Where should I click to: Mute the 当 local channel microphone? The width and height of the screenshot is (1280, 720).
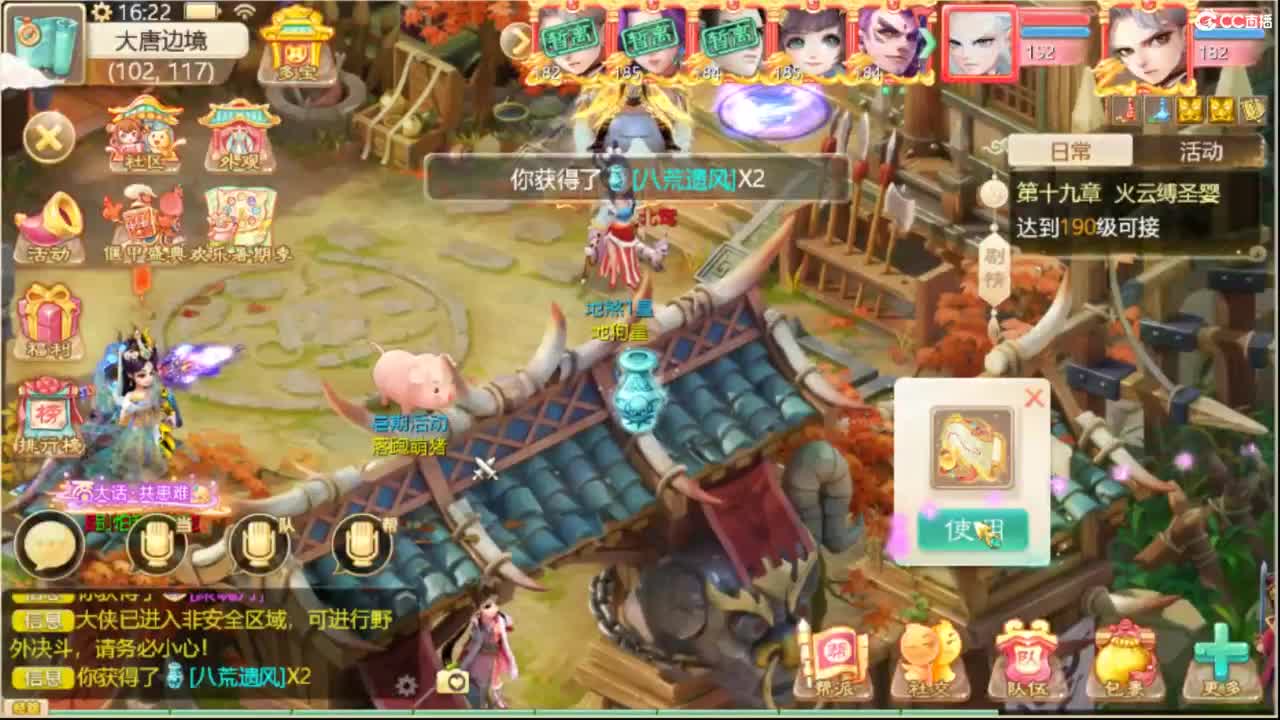(x=155, y=540)
